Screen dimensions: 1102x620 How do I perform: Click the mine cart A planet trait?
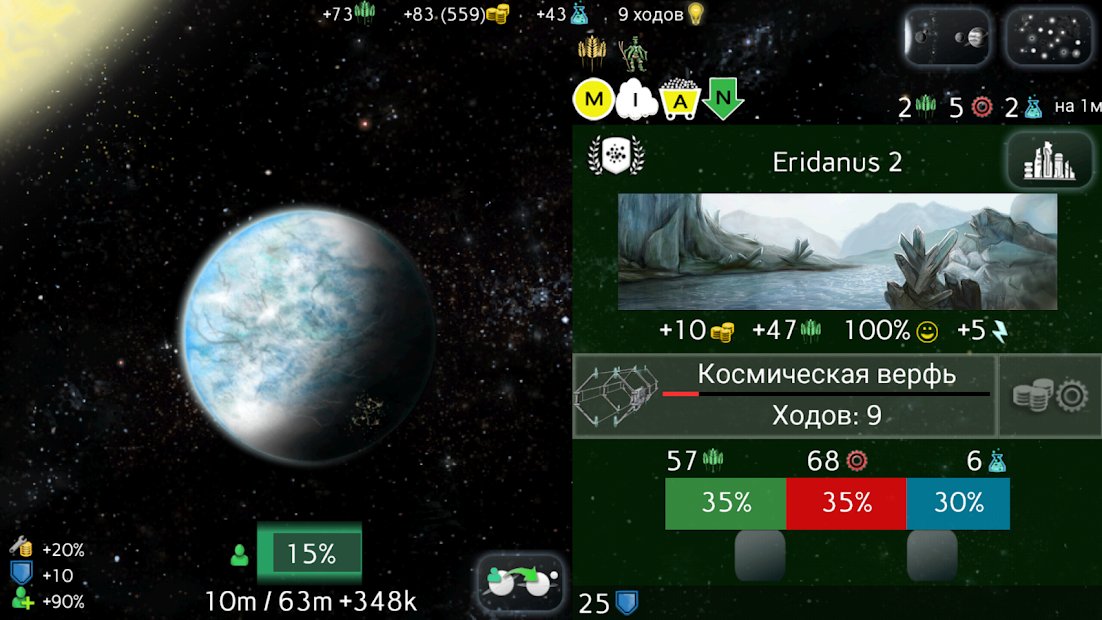click(680, 100)
